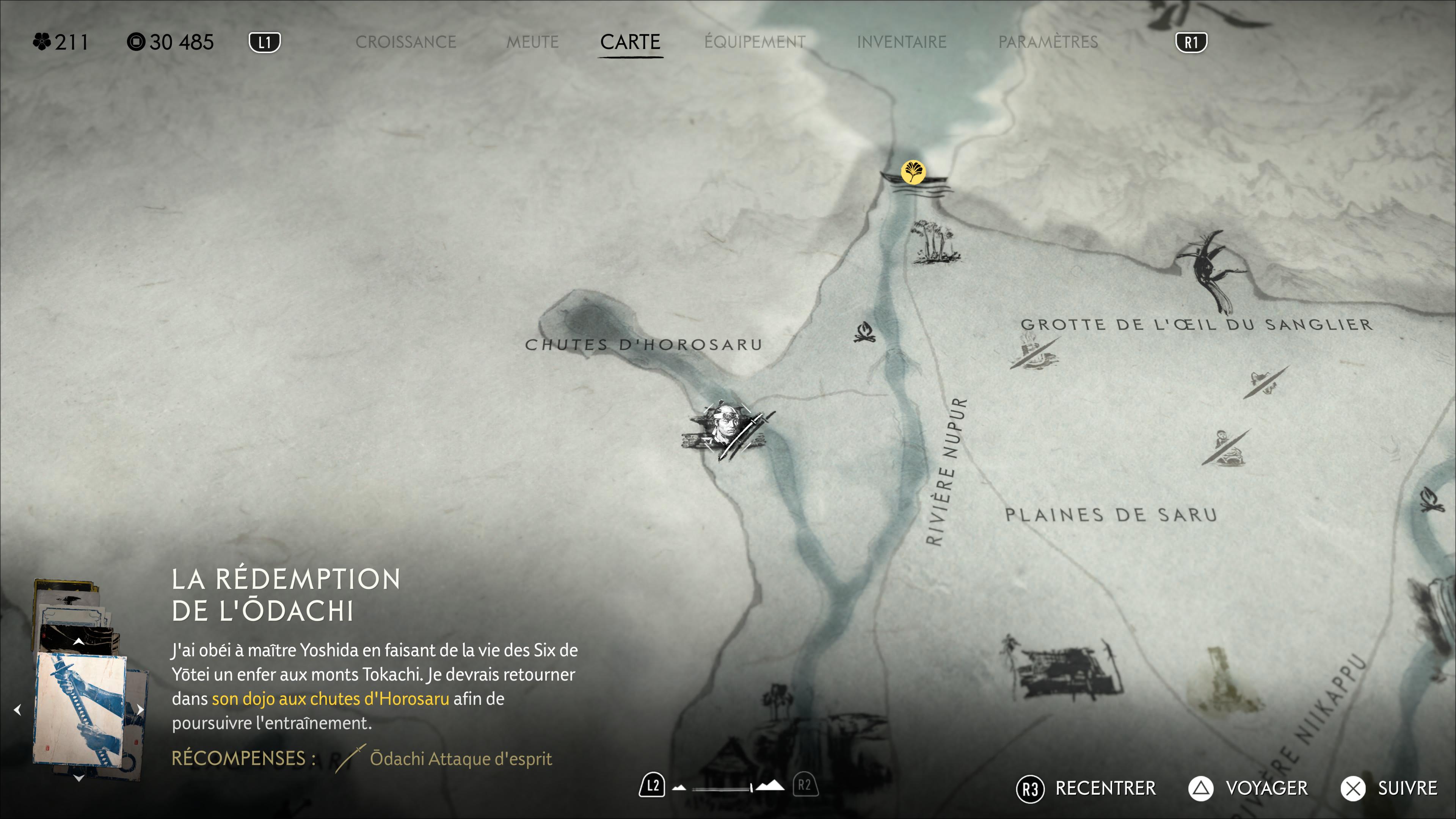Track the quest with Suivre
1456x819 pixels.
[1389, 789]
